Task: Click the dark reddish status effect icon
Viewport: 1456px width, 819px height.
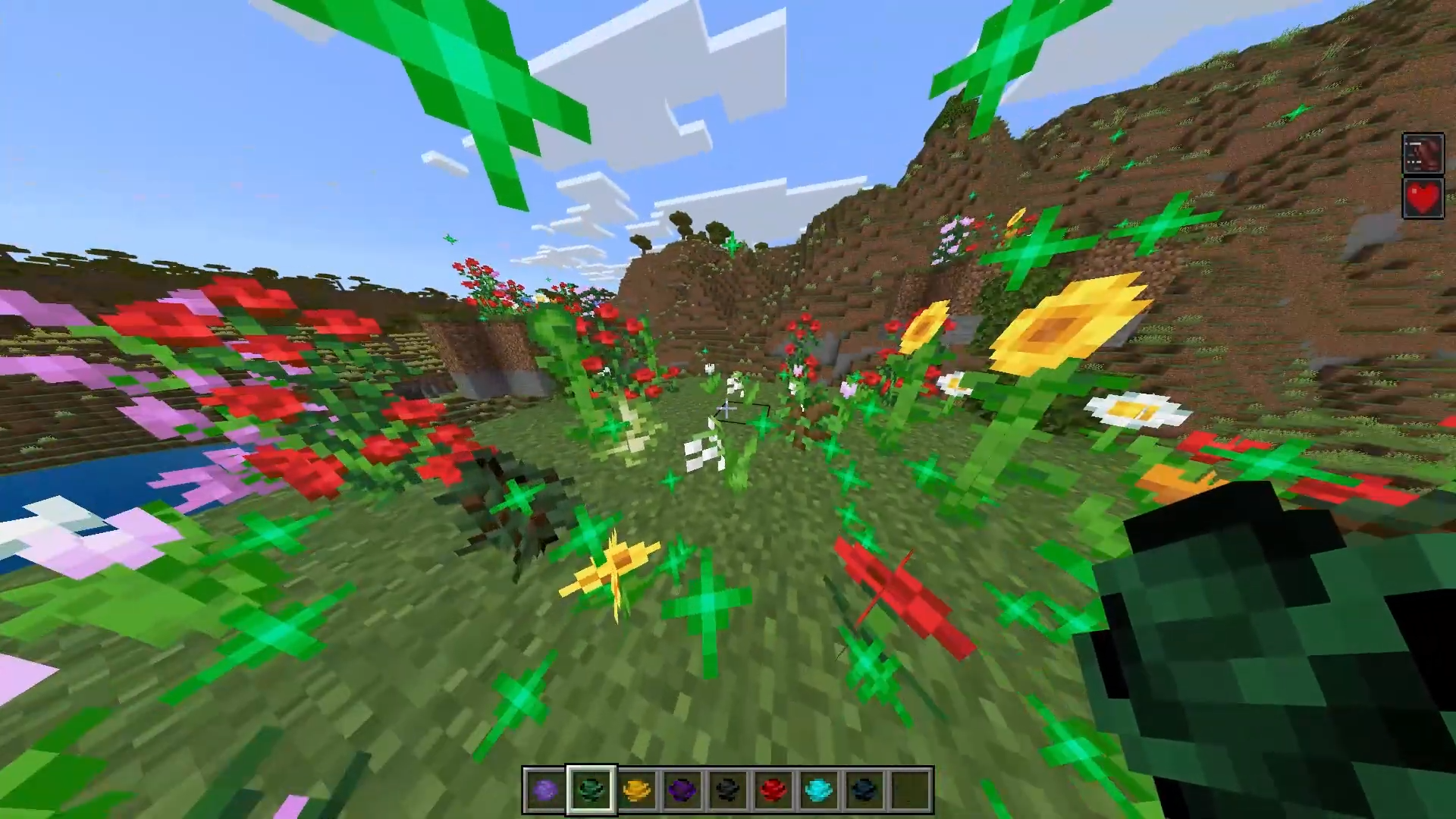Action: (1423, 154)
